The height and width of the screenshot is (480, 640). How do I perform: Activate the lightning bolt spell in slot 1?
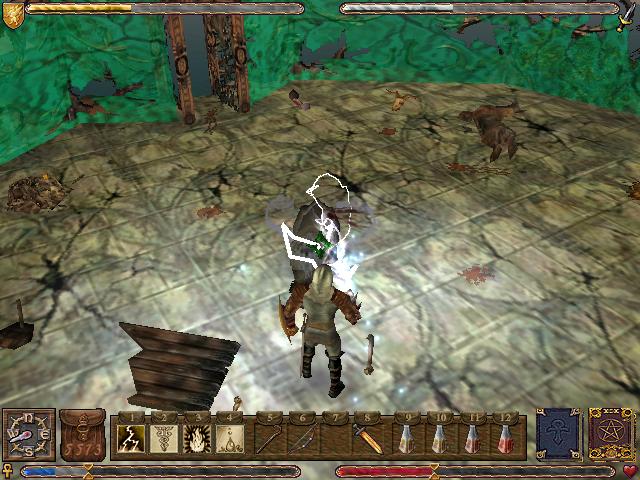pyautogui.click(x=132, y=438)
